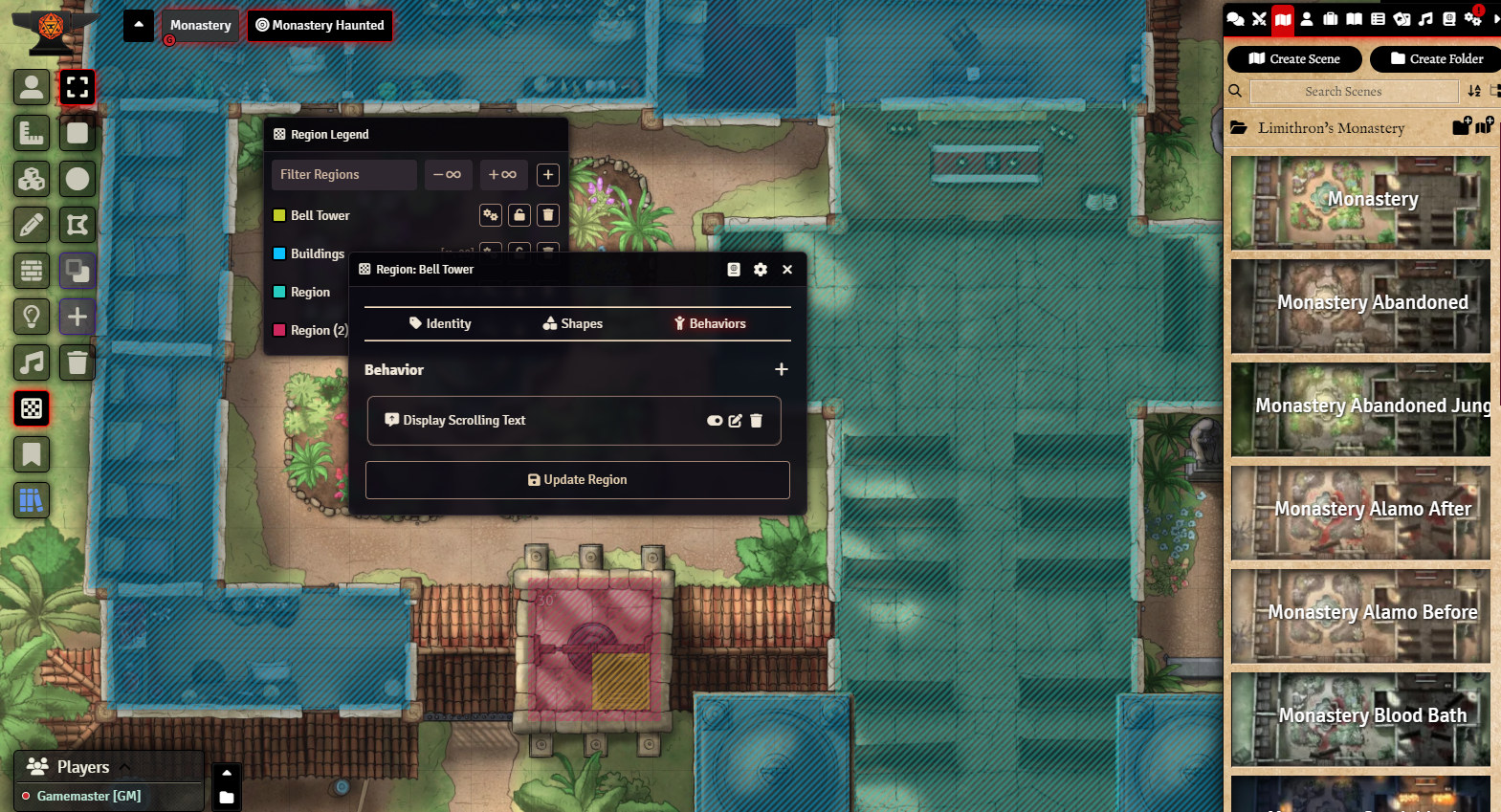Add a new behavior with plus icon
The width and height of the screenshot is (1501, 812).
coord(782,369)
